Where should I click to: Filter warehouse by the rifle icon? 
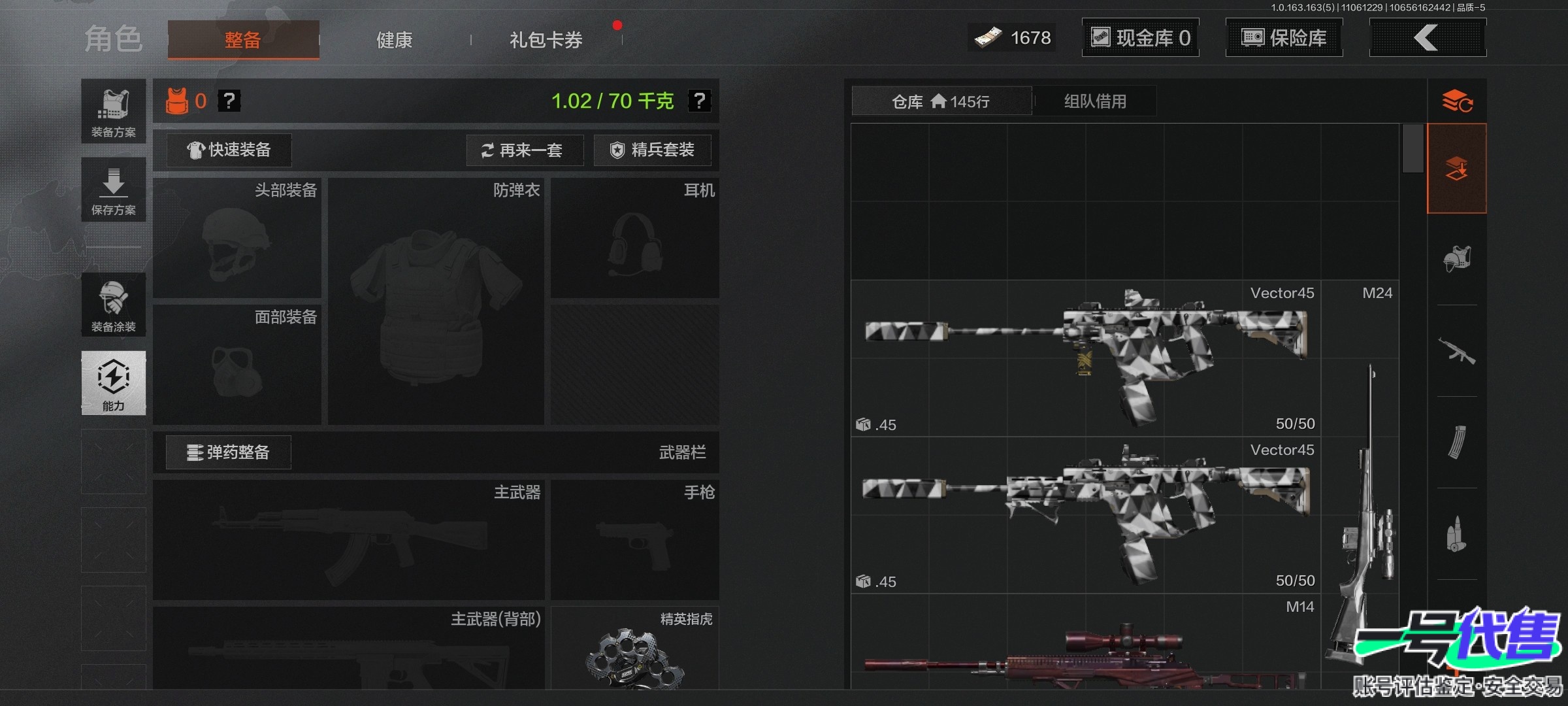pyautogui.click(x=1457, y=351)
